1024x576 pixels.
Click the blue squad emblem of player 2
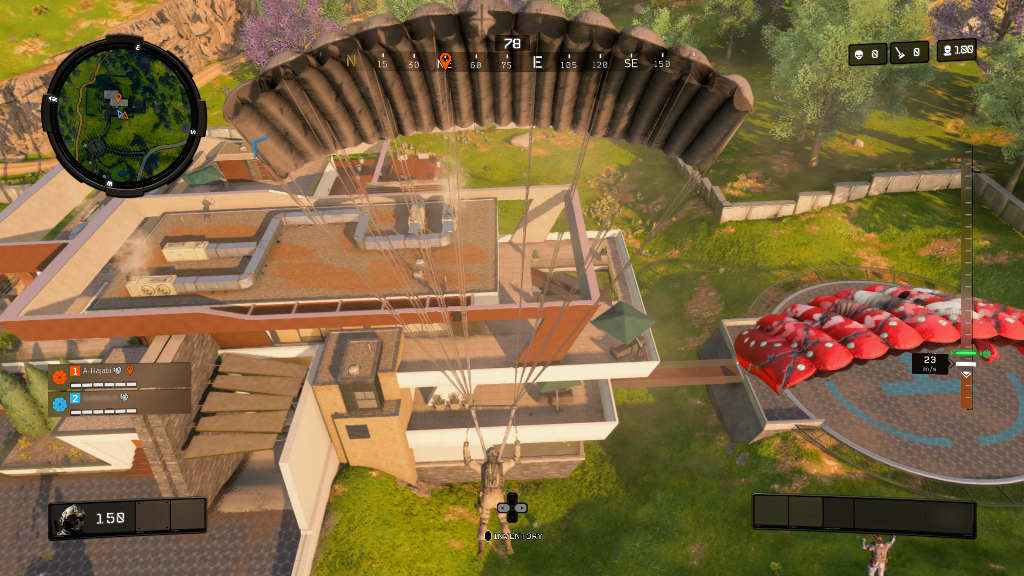59,403
